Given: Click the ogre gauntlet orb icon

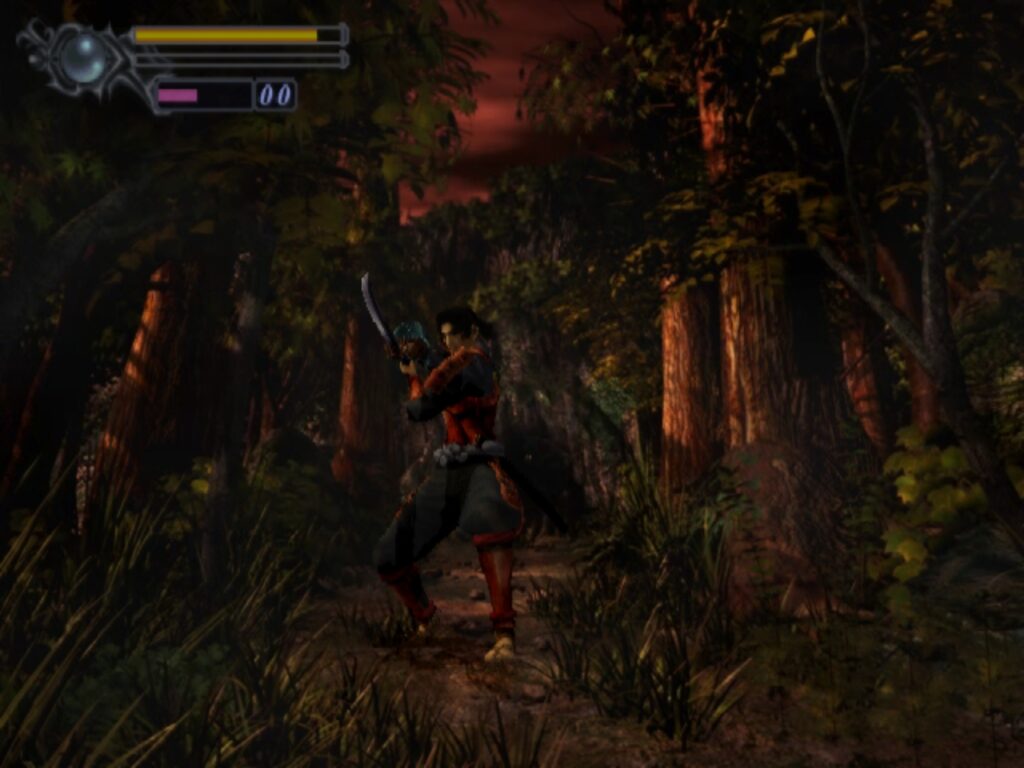Looking at the screenshot, I should [x=82, y=58].
